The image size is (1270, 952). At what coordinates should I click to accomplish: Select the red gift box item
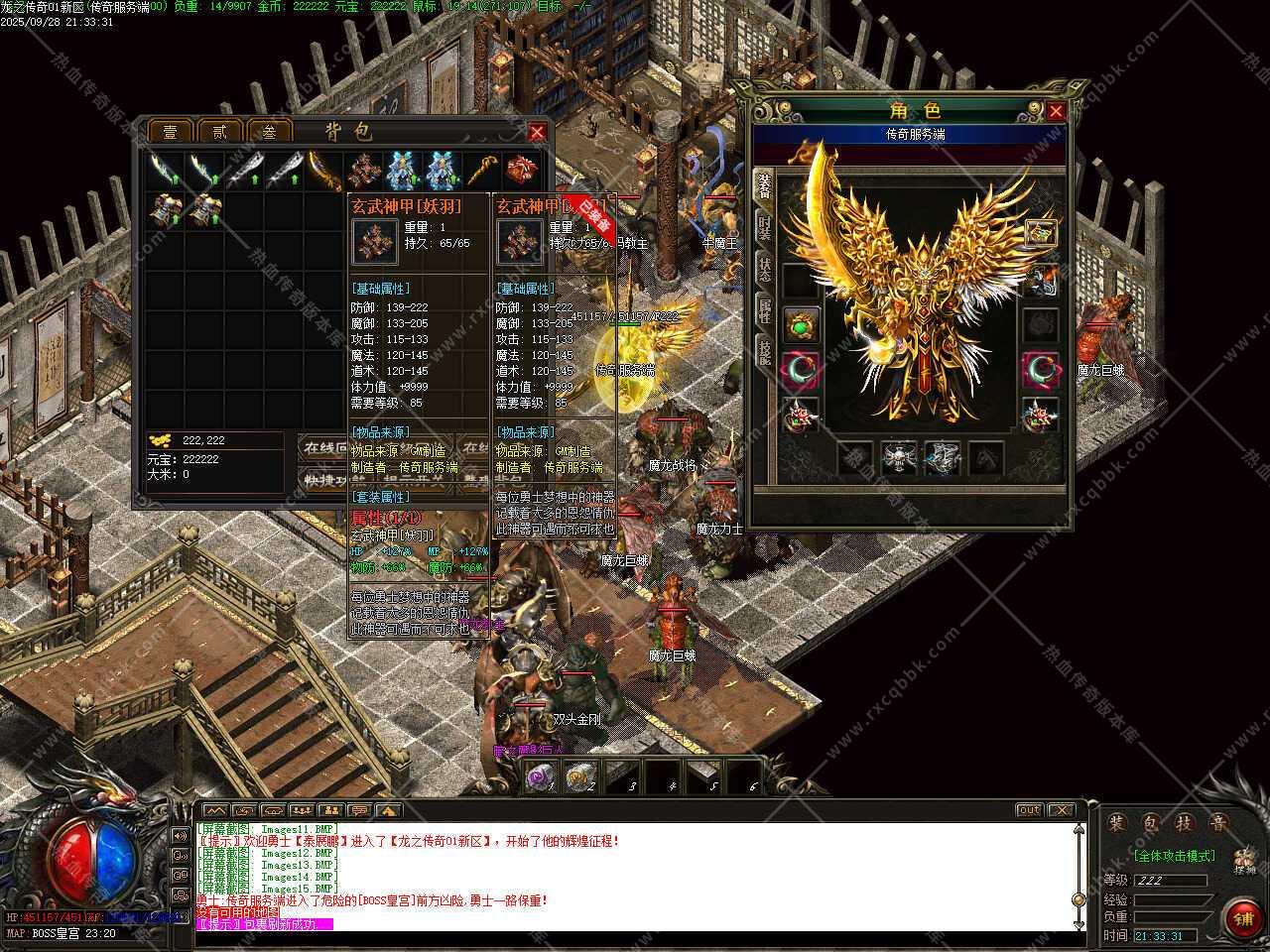(x=521, y=172)
